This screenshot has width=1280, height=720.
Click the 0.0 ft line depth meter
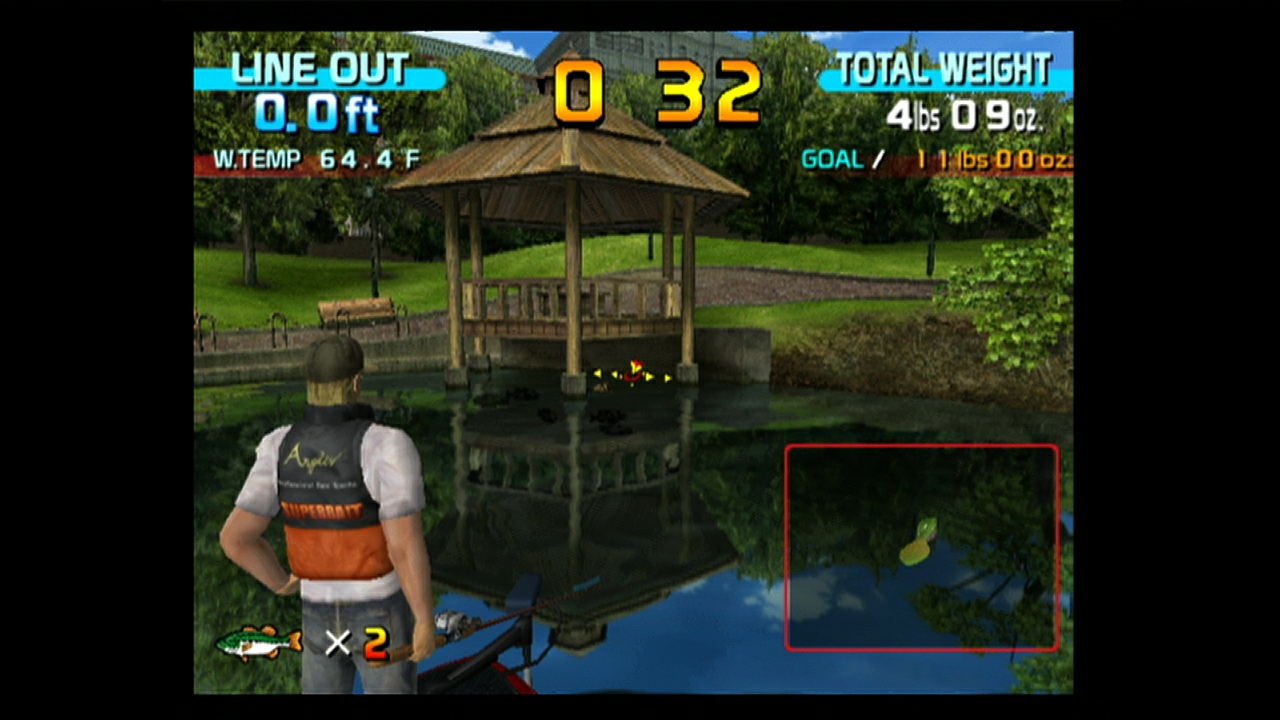(x=318, y=114)
